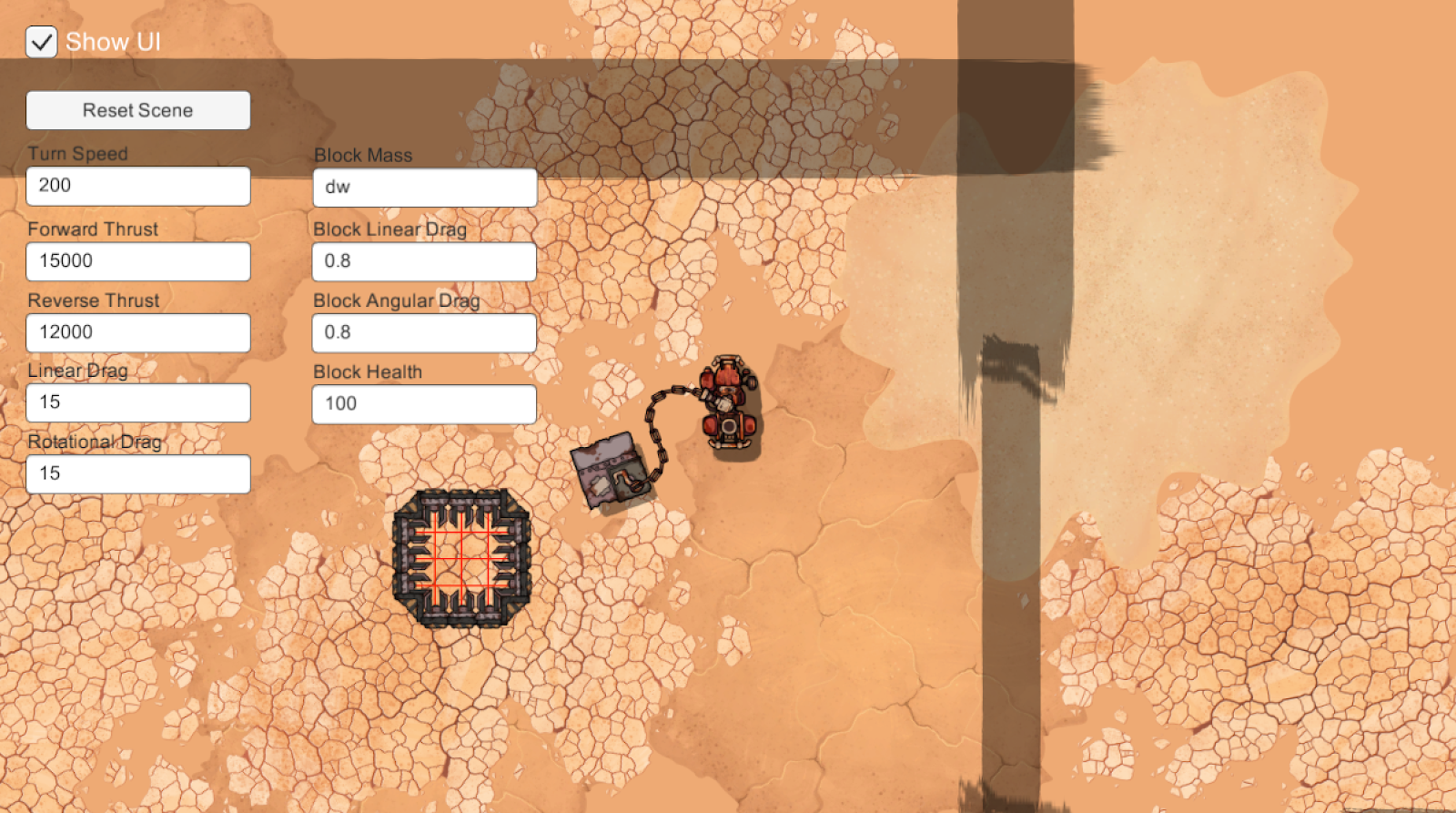Toggle the Show UI checkbox
This screenshot has width=1456, height=813.
42,42
